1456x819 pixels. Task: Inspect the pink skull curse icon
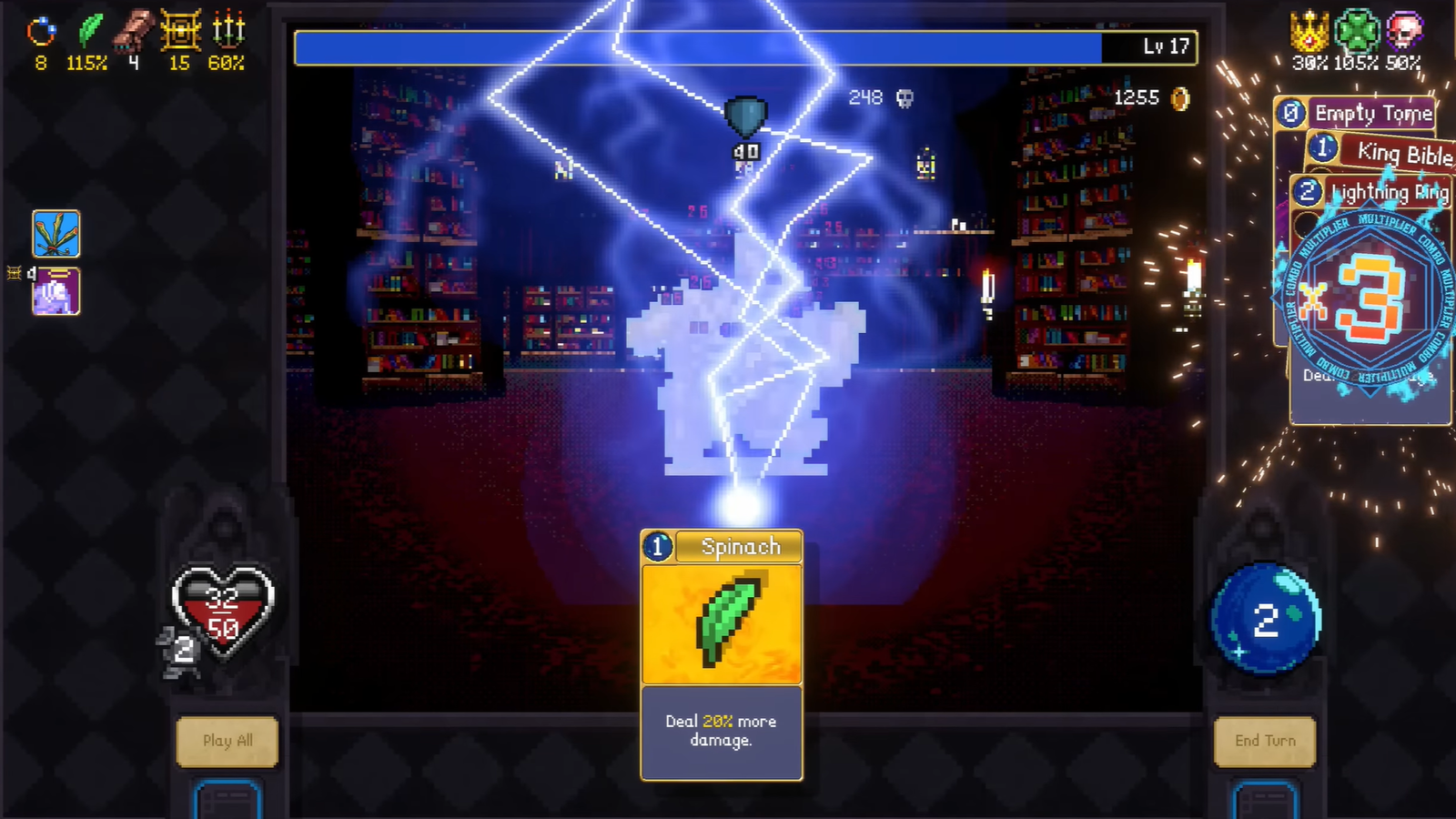(x=1404, y=32)
